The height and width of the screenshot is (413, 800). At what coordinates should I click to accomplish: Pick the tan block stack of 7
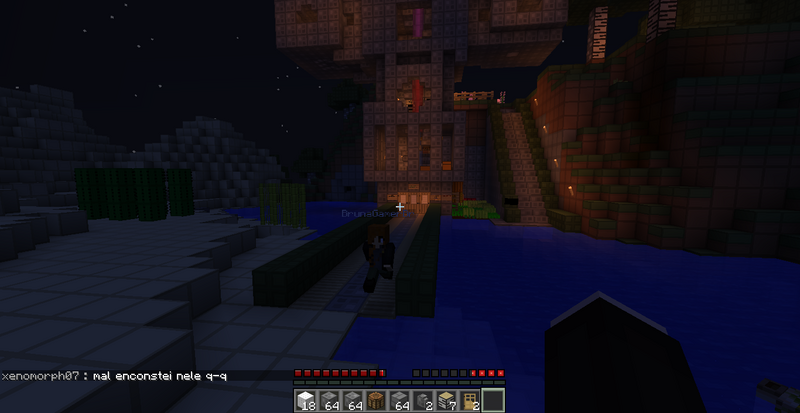click(449, 401)
